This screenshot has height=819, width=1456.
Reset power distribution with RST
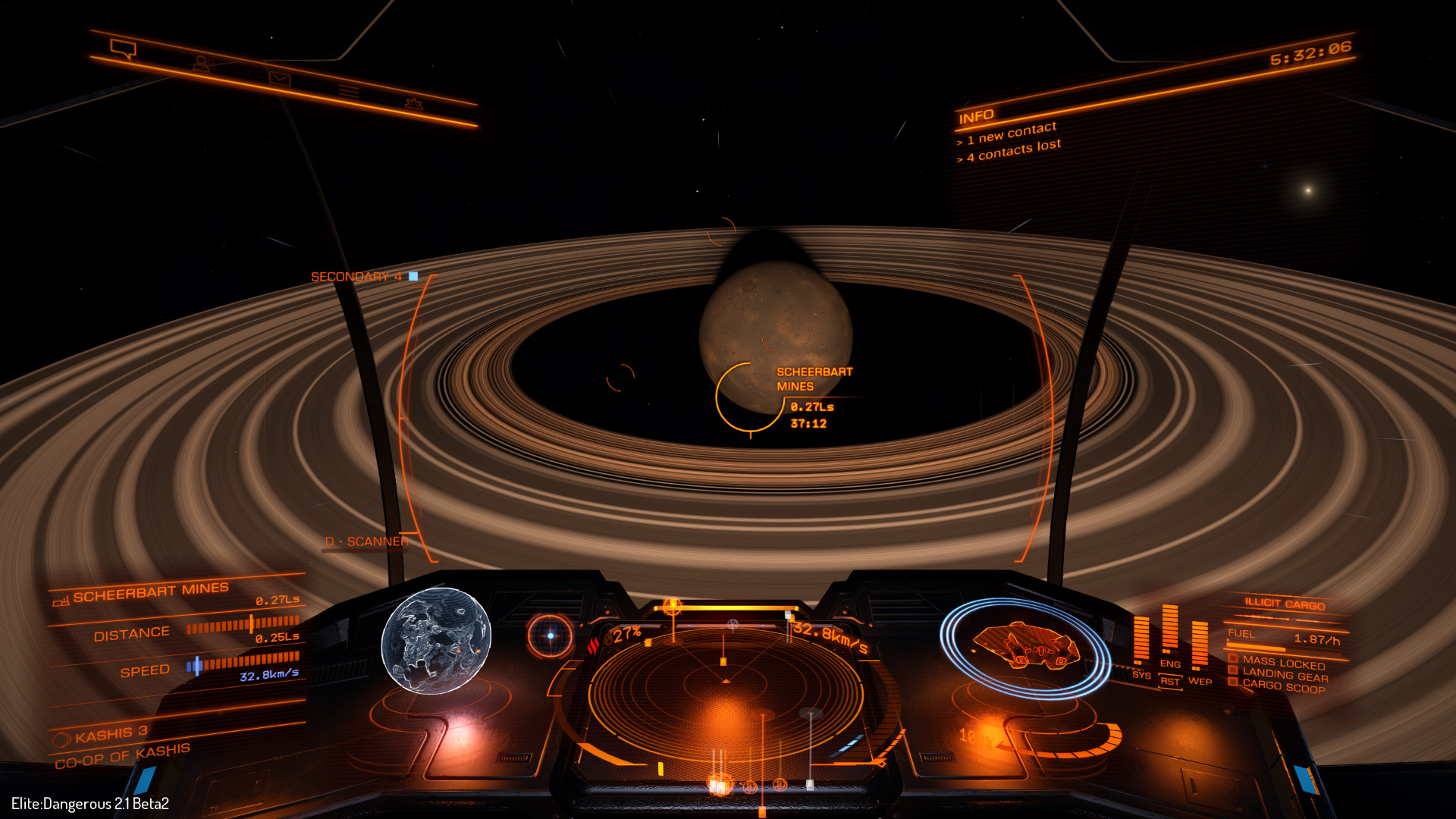coord(1170,681)
